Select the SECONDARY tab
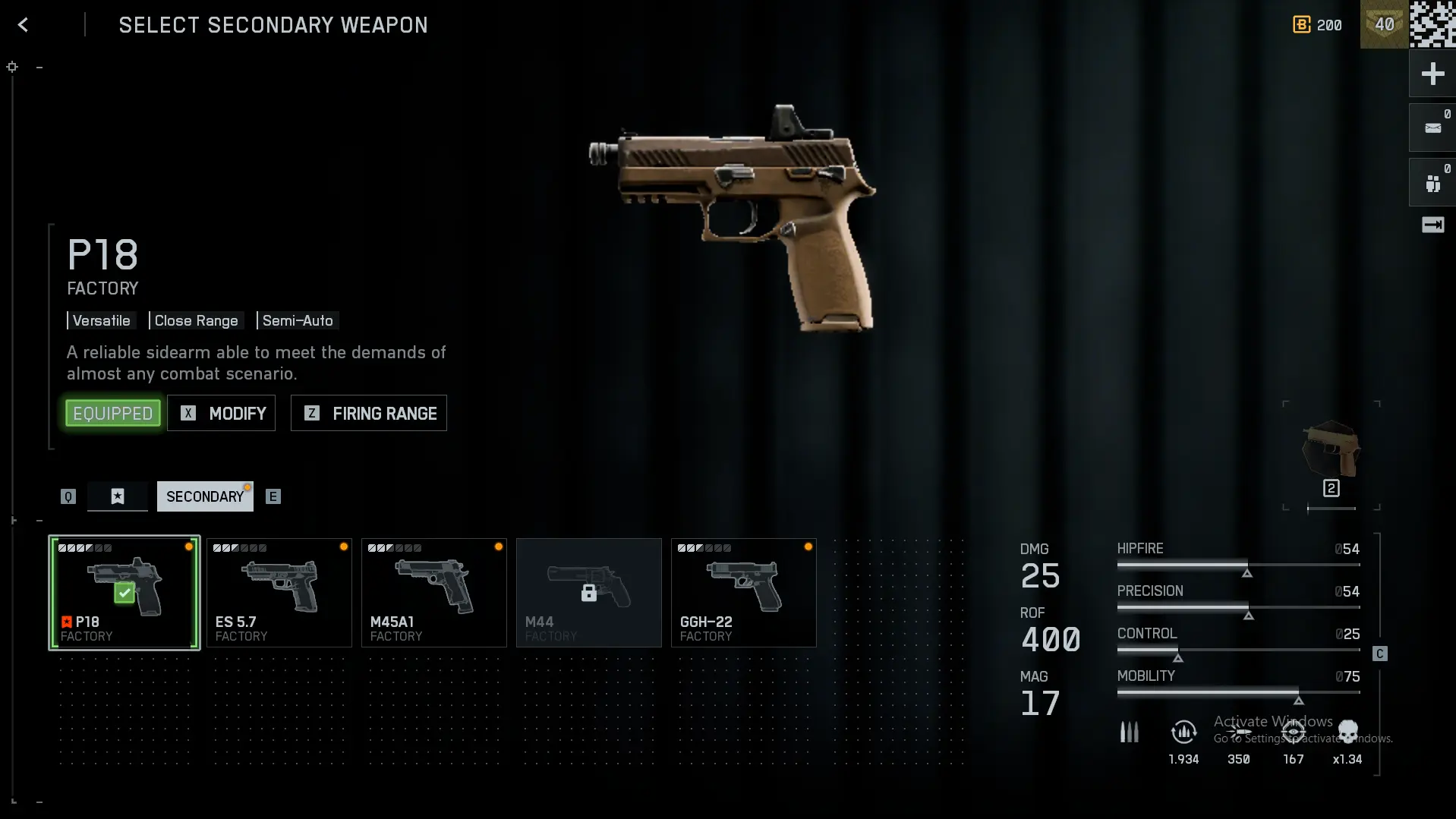 tap(205, 496)
